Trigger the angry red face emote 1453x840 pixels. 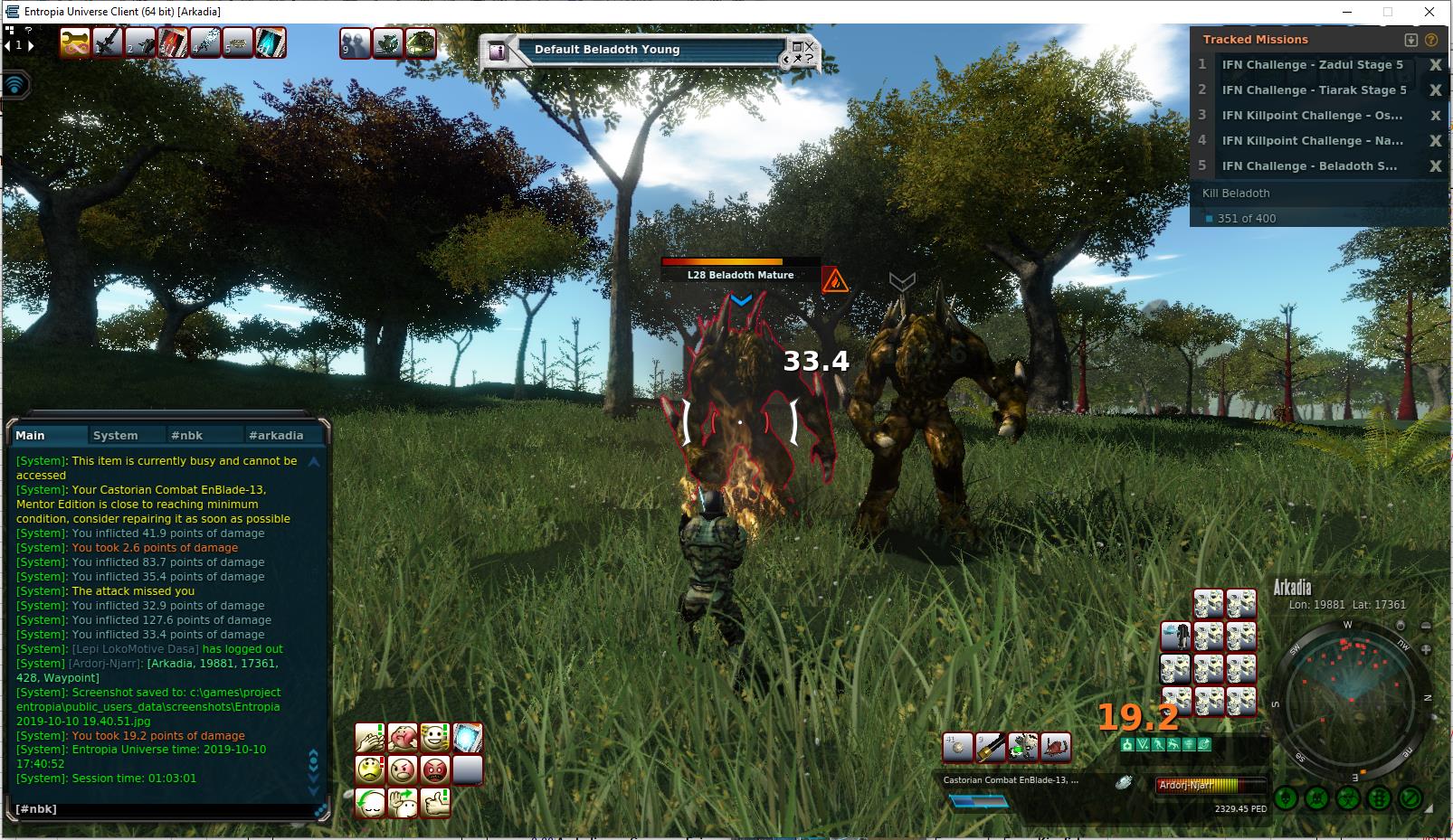point(435,770)
